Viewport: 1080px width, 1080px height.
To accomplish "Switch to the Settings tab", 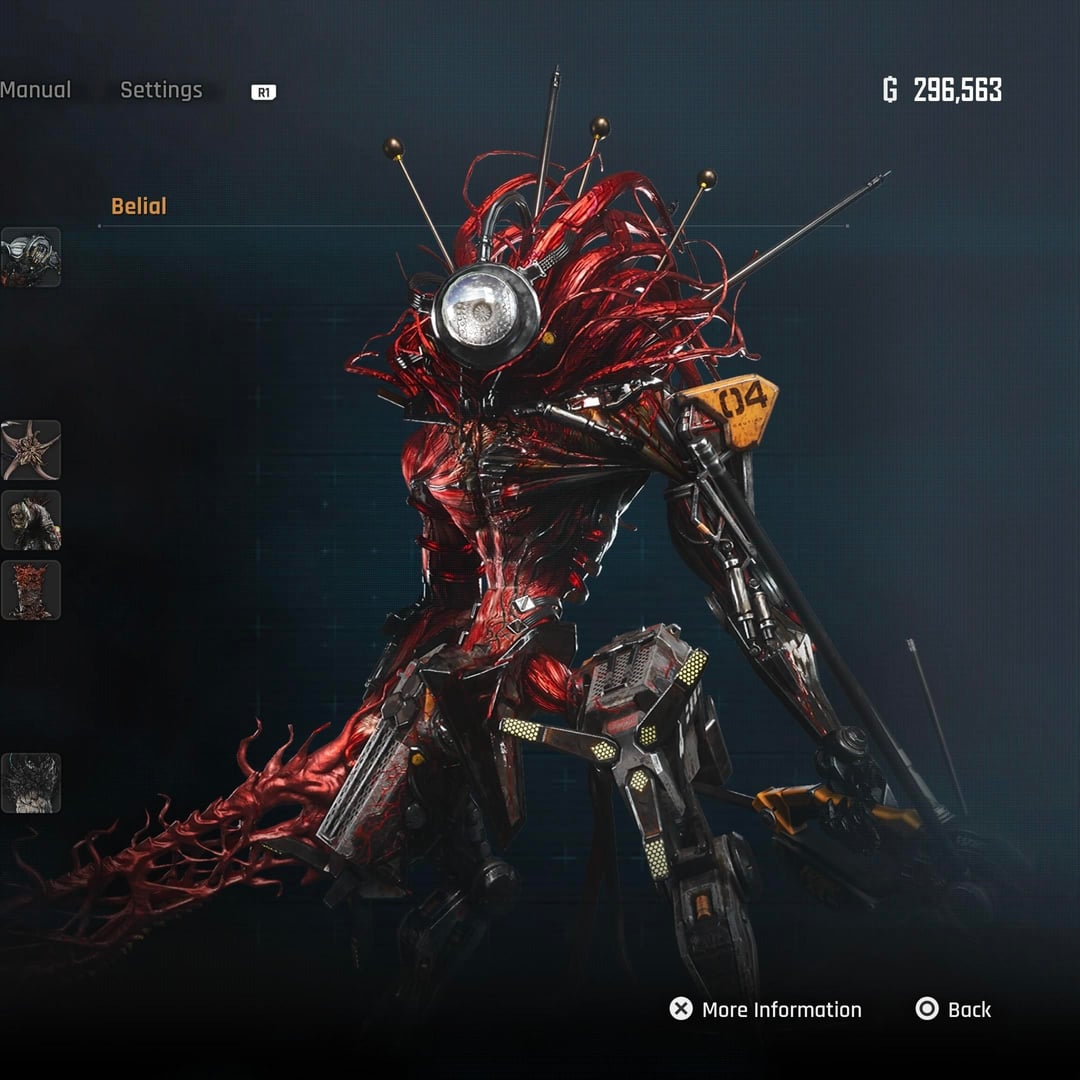I will pyautogui.click(x=161, y=90).
